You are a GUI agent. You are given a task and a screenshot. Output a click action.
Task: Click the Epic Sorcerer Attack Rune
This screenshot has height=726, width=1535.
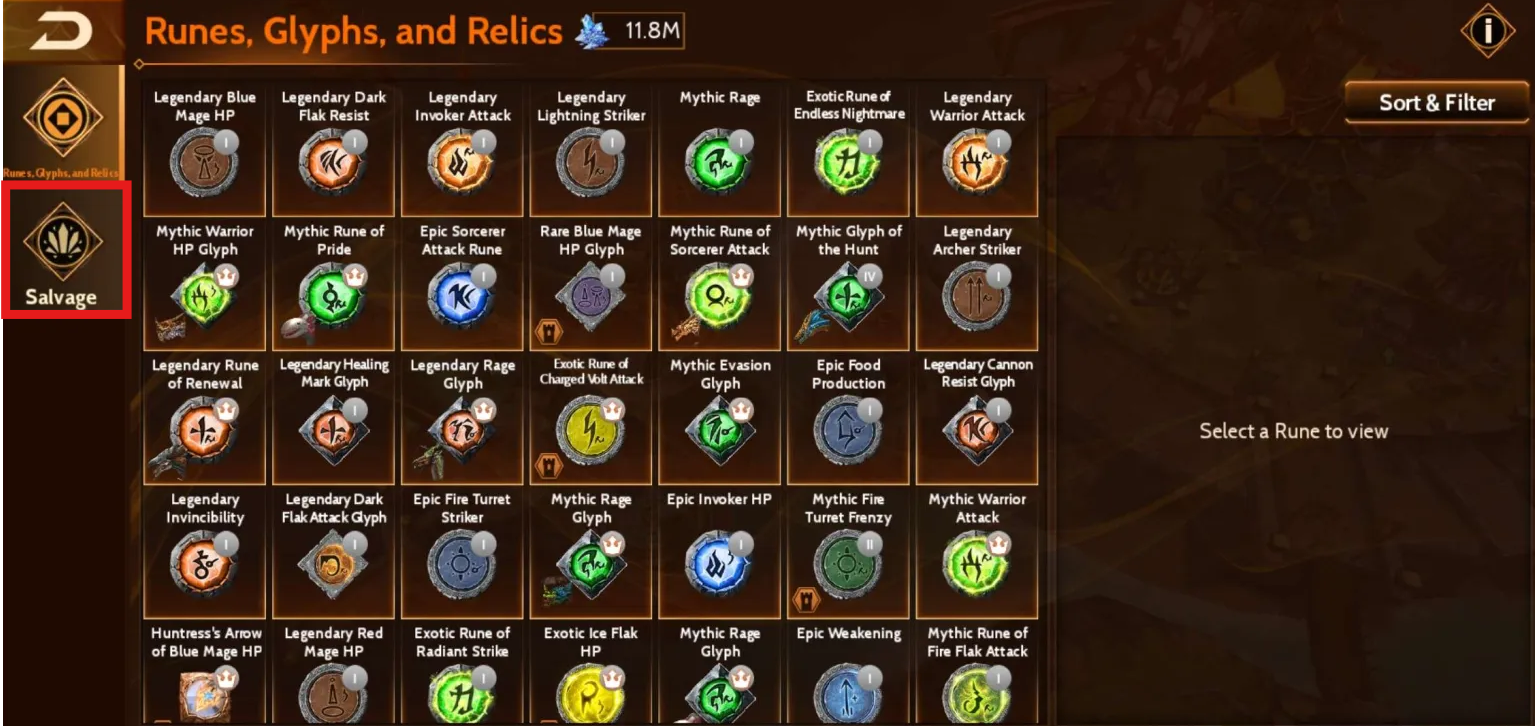(462, 295)
